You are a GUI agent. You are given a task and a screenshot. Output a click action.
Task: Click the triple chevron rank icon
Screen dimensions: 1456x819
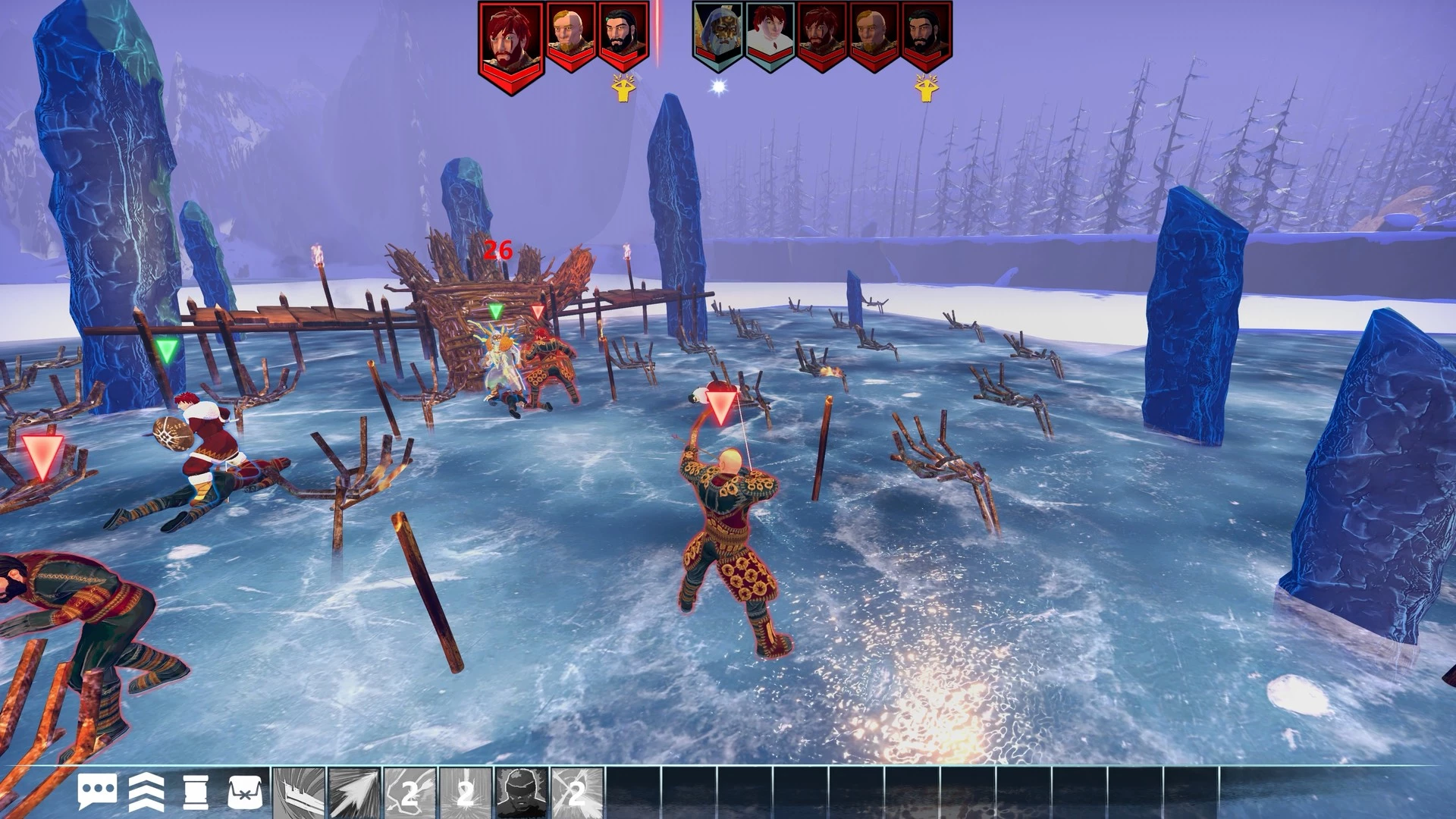pos(146,792)
